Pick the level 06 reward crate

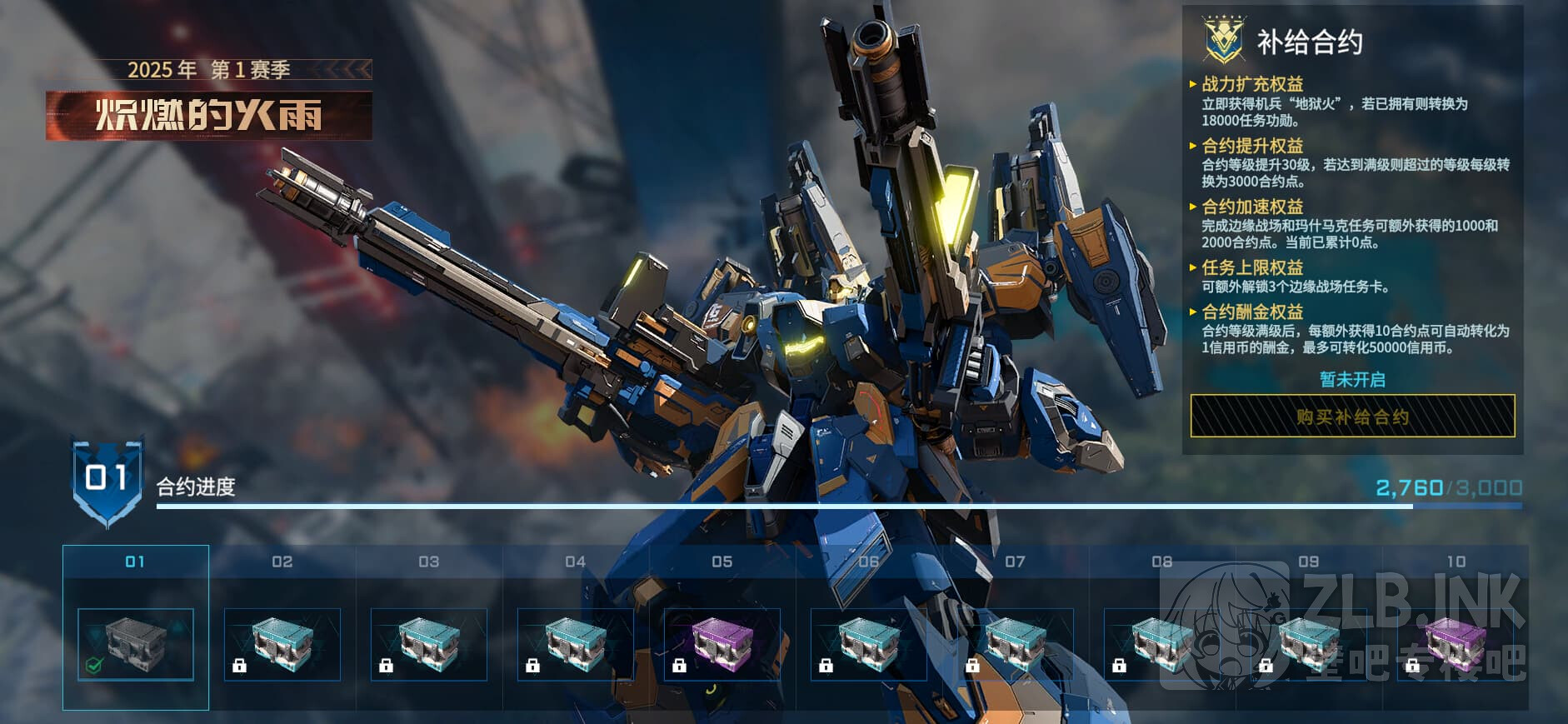pyautogui.click(x=869, y=644)
